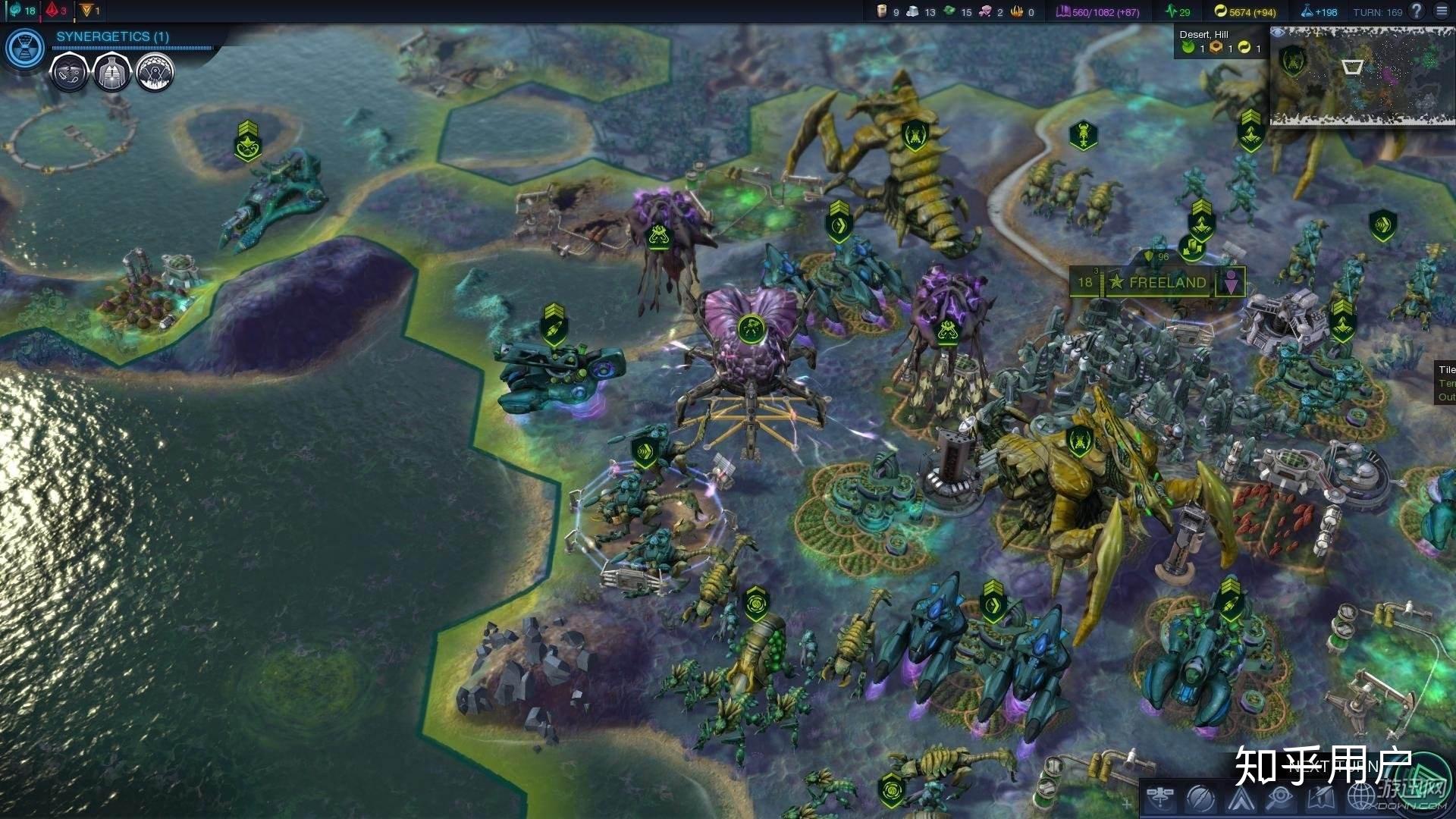Open the quest log book icon
The height and width of the screenshot is (819, 1456).
coord(1320,799)
